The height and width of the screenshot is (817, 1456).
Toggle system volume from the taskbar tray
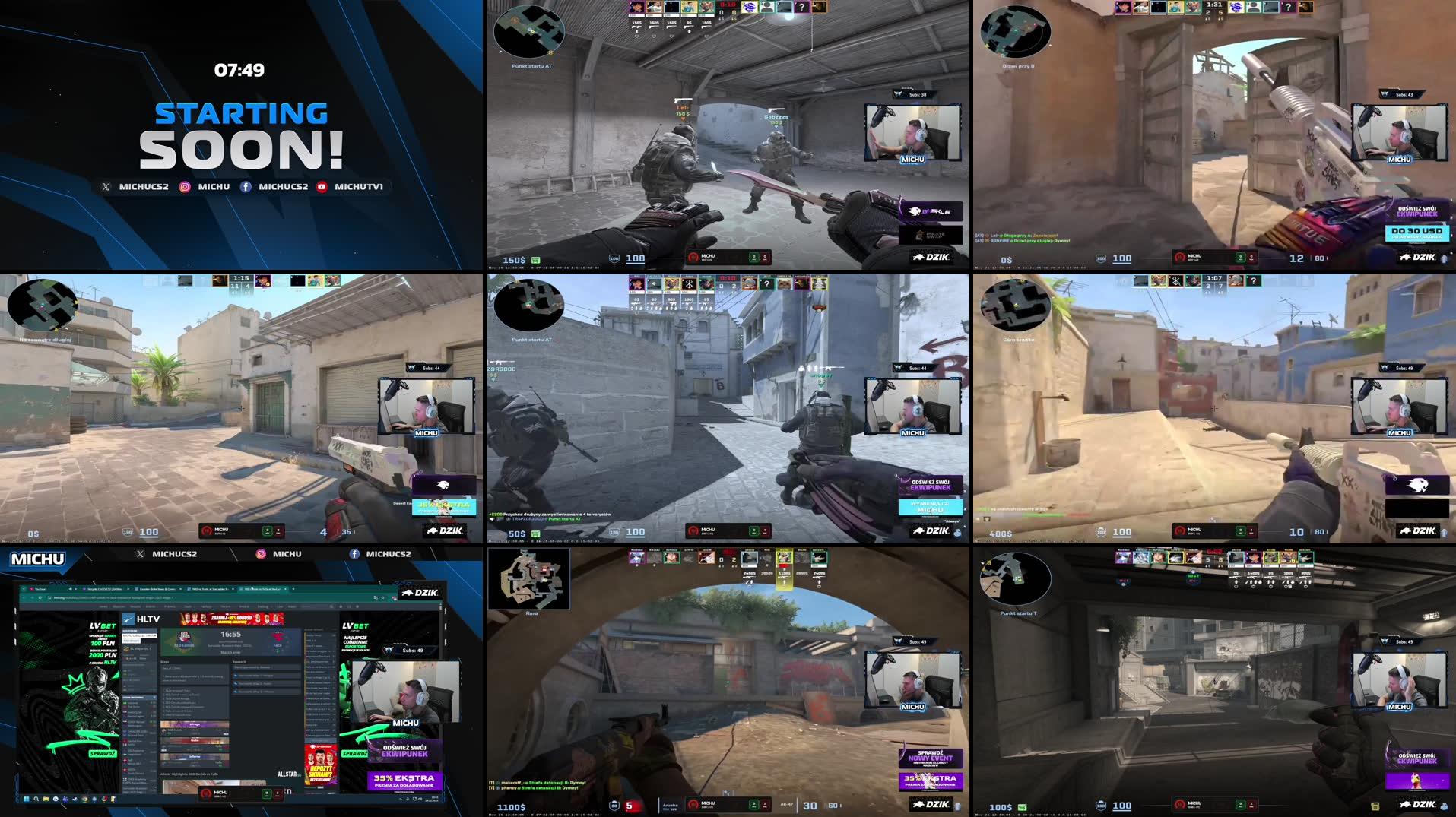419,799
